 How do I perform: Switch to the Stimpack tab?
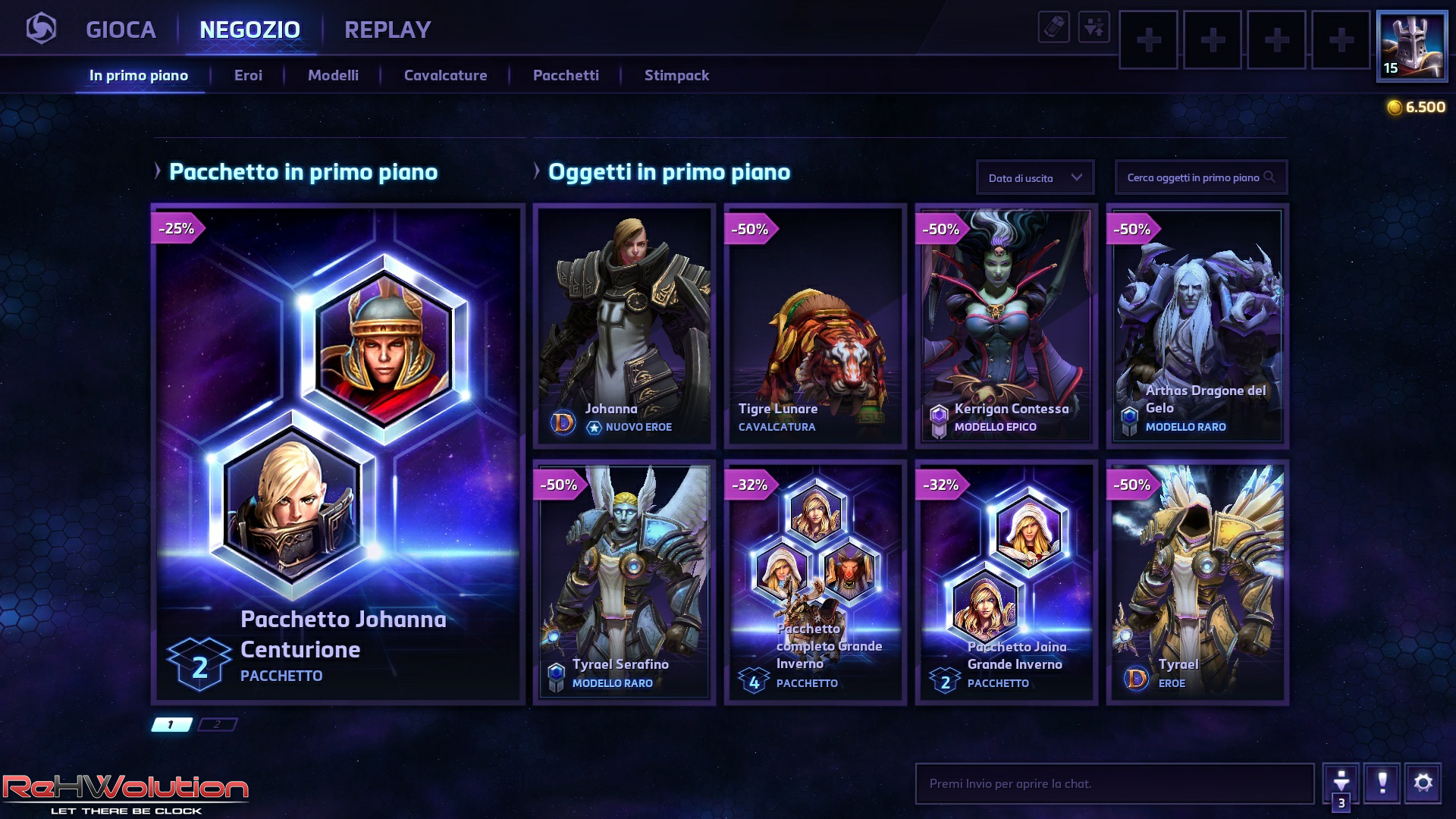676,75
